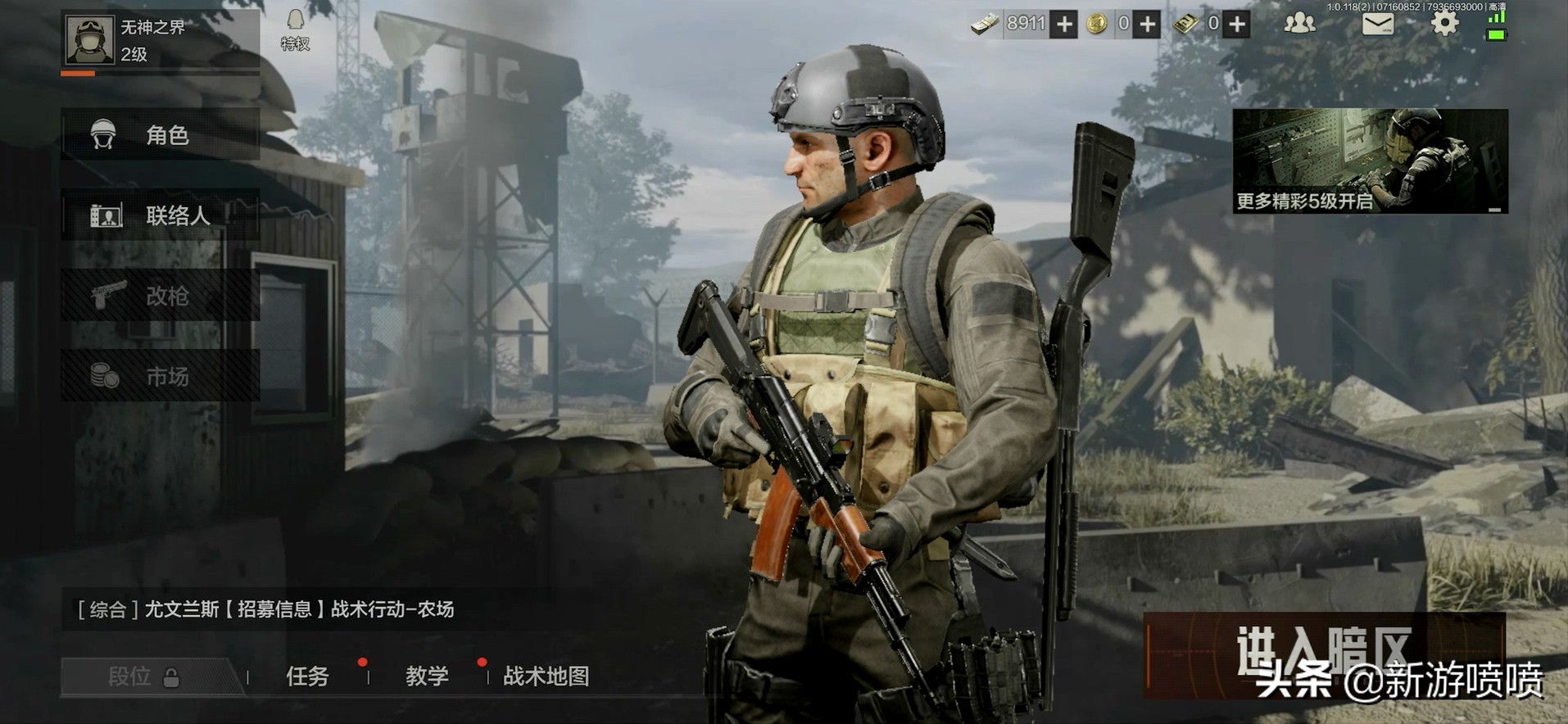The height and width of the screenshot is (724, 1568).
Task: Expand cash by clicking its plus button
Action: coord(1063,25)
